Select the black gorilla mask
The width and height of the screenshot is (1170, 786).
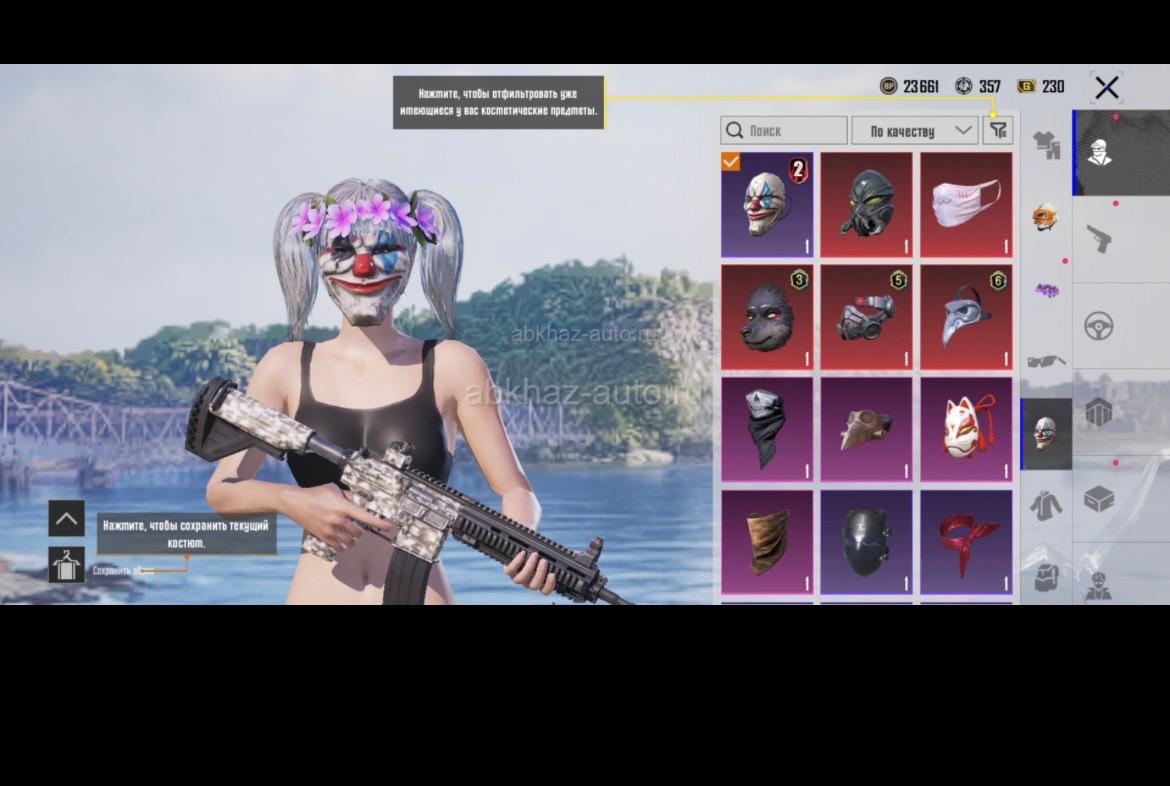point(767,317)
